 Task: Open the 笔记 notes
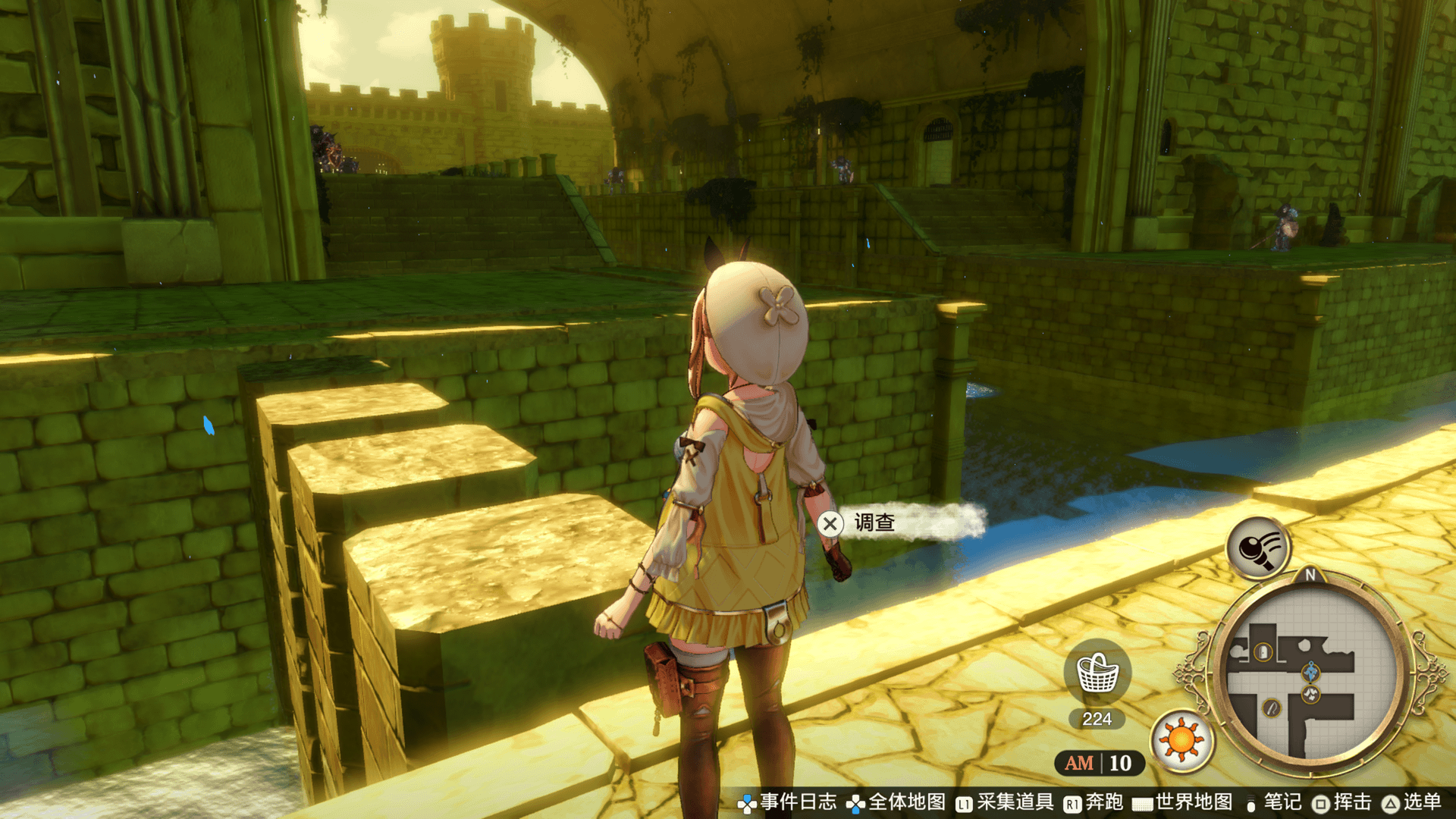(x=1274, y=802)
